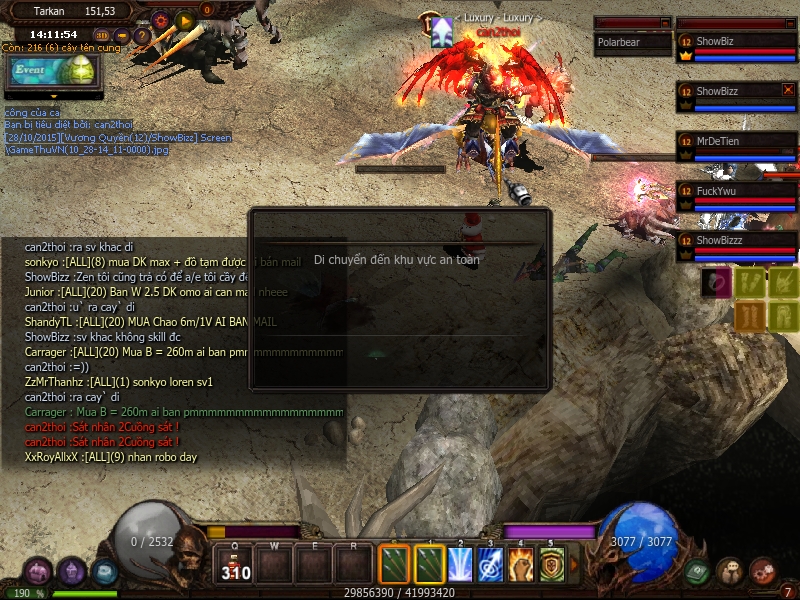
Task: Open the green round icon beside the mana orb
Action: pyautogui.click(x=697, y=571)
